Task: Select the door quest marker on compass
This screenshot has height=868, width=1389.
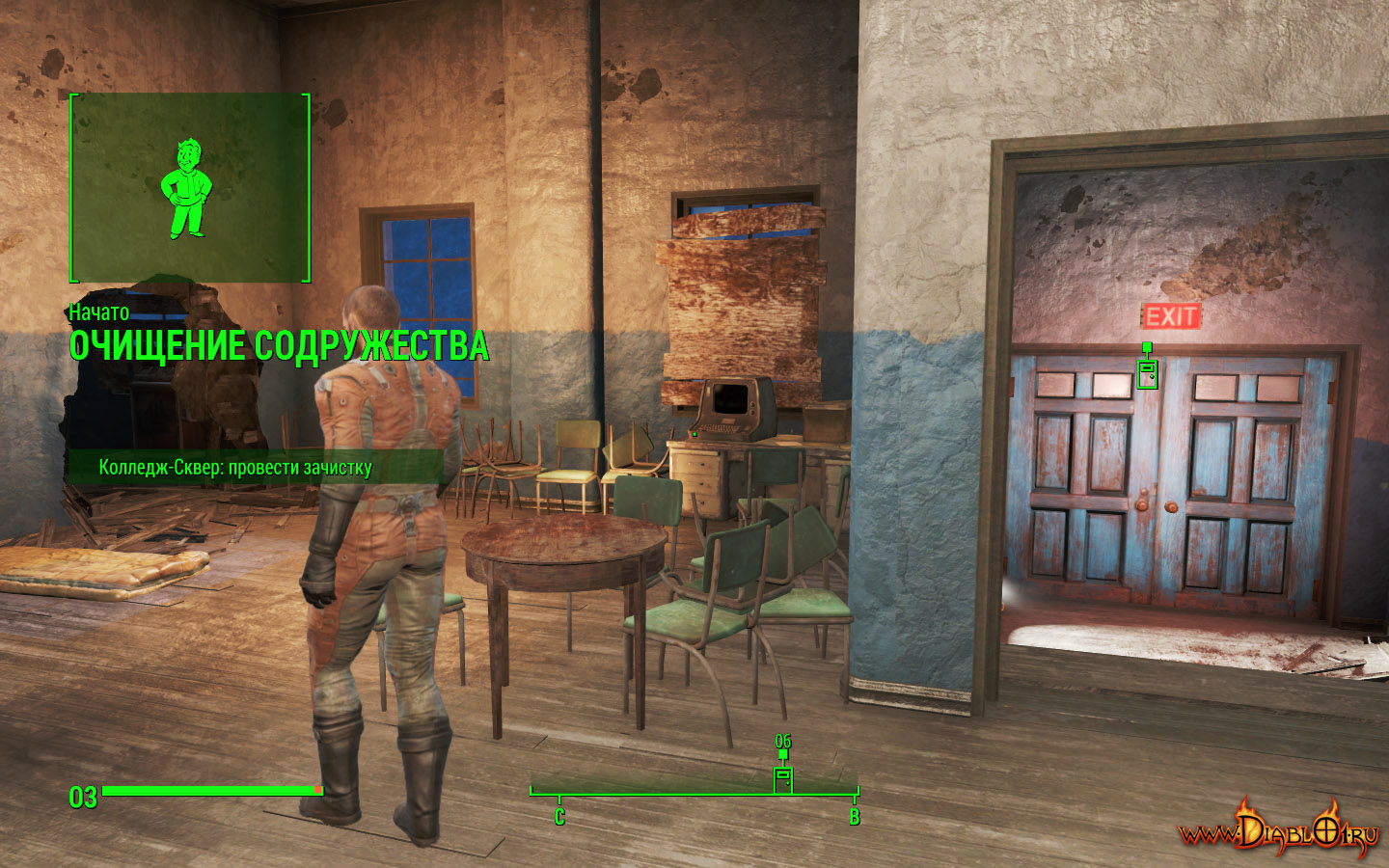Action: tap(783, 777)
